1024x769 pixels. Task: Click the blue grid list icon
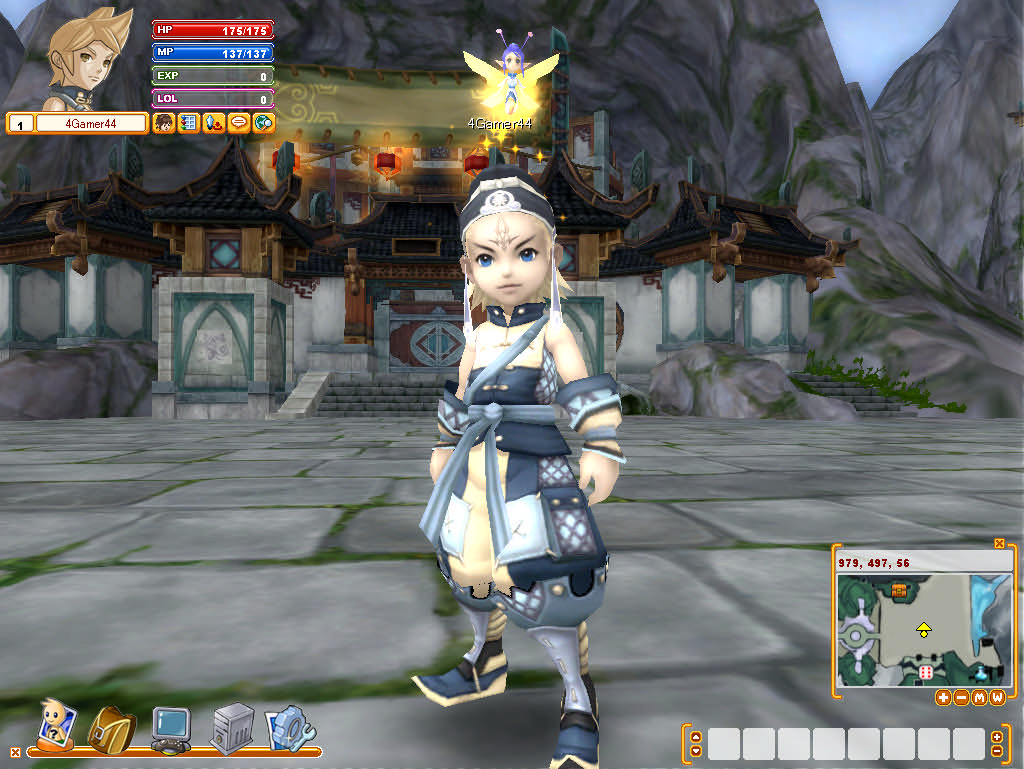tap(187, 123)
